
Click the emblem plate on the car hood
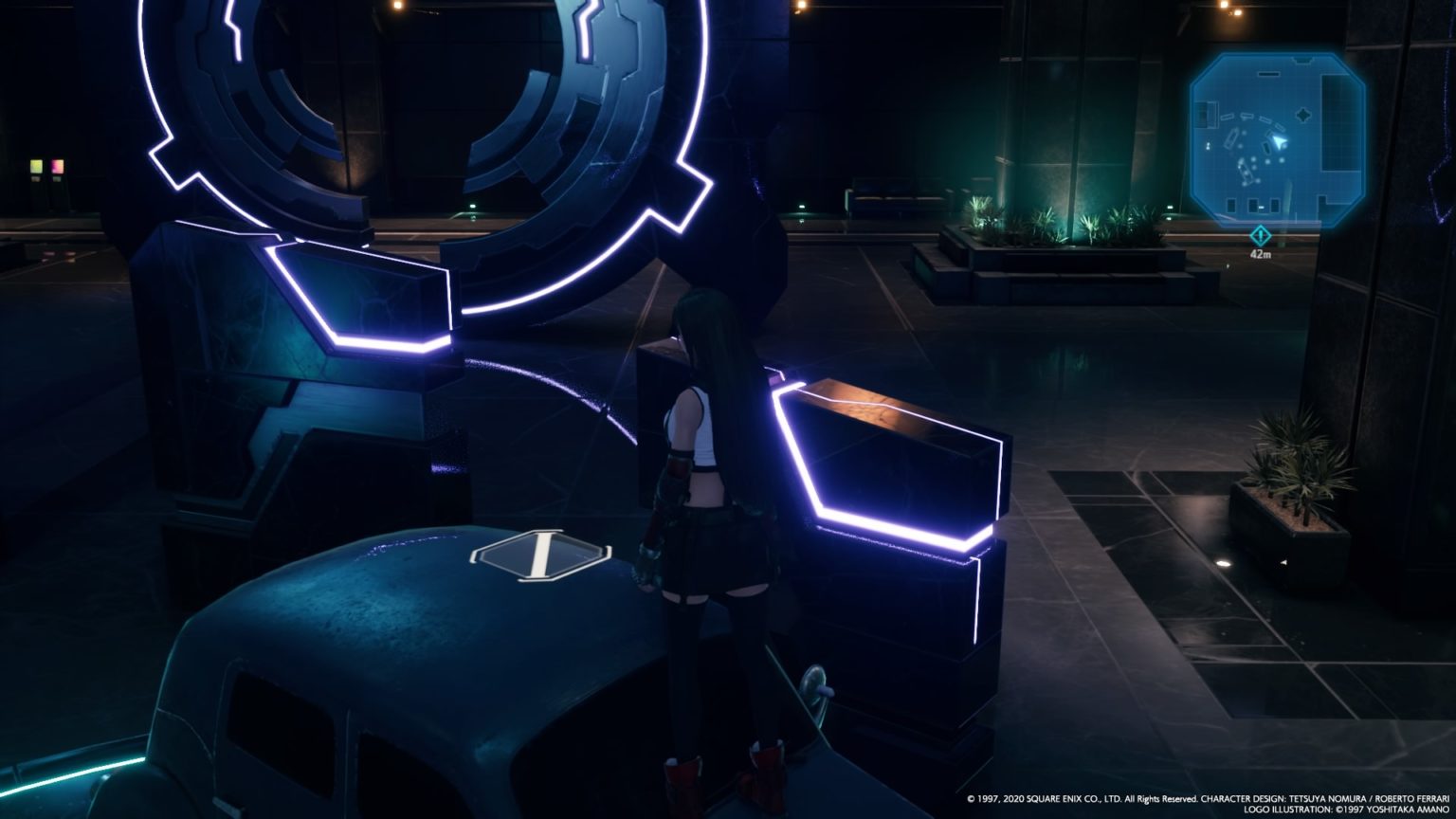click(x=540, y=553)
